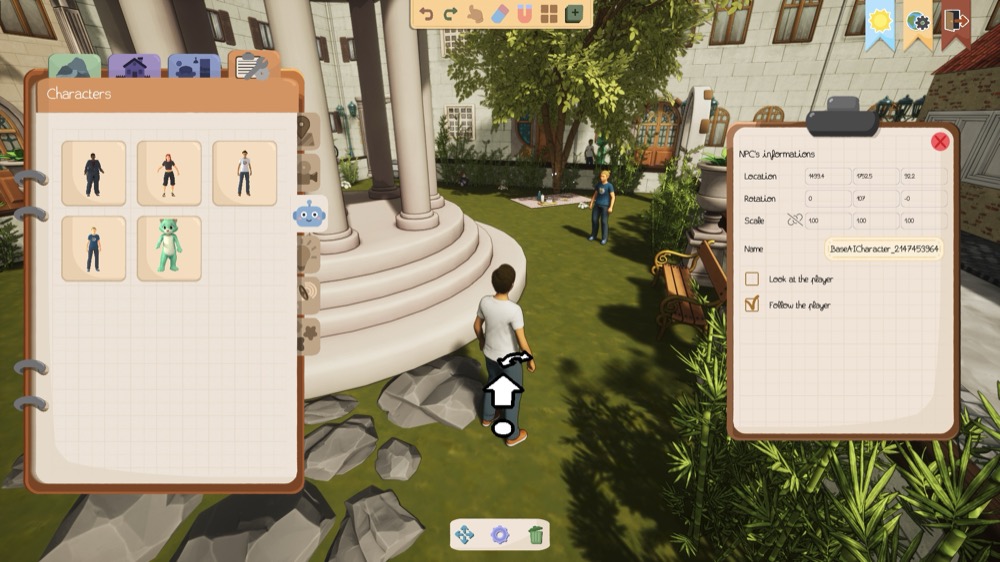This screenshot has height=562, width=1000.
Task: Exit the editor via the door icon
Action: (955, 20)
